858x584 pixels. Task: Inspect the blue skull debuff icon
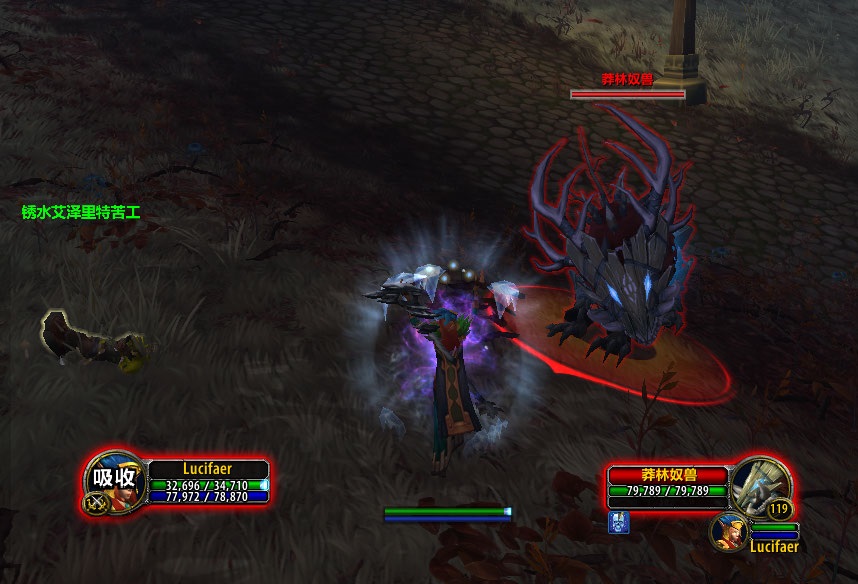point(617,520)
